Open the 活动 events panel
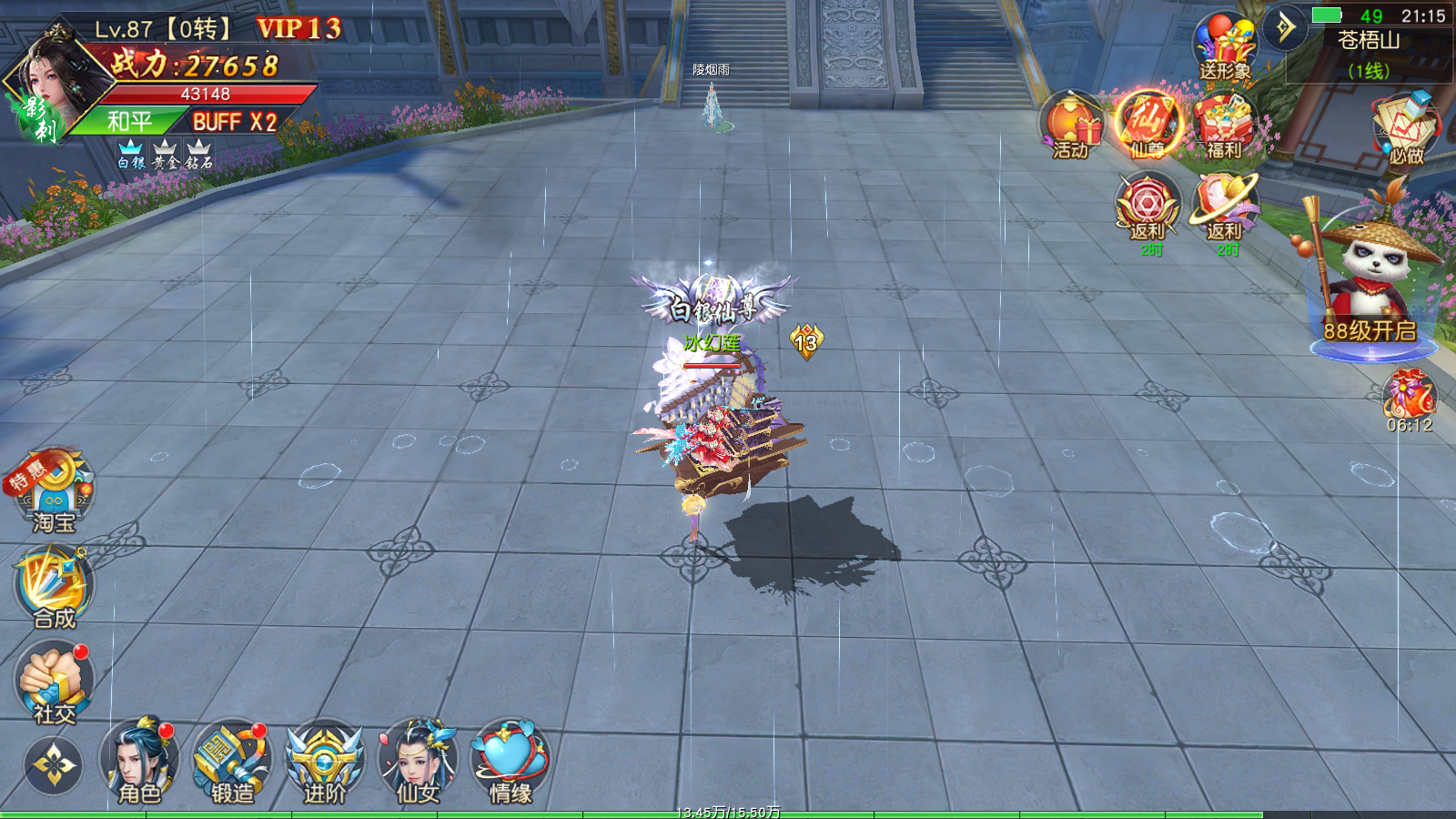Viewport: 1456px width, 819px height. pos(1071,126)
